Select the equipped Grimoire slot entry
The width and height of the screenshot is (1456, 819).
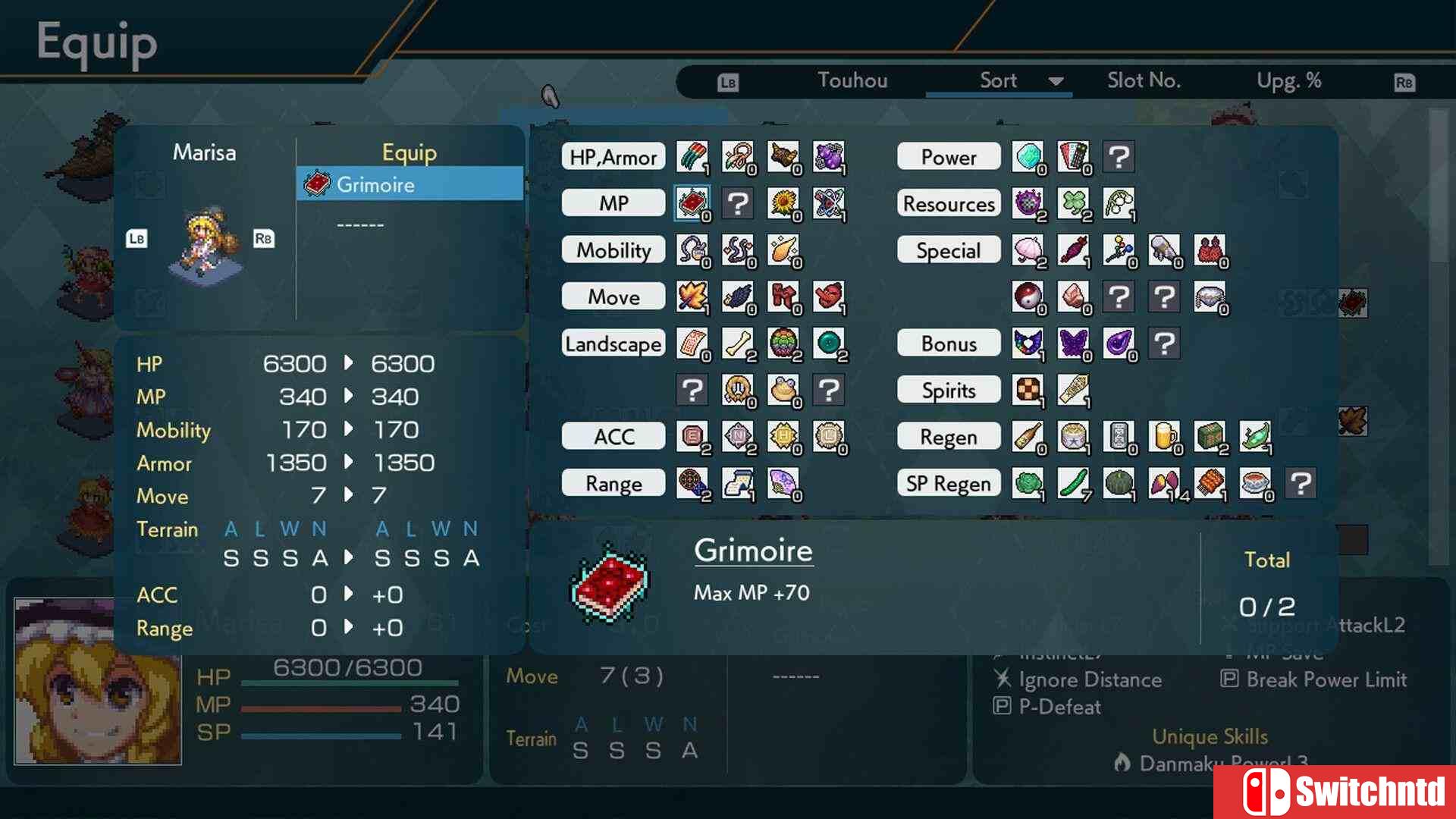[409, 184]
